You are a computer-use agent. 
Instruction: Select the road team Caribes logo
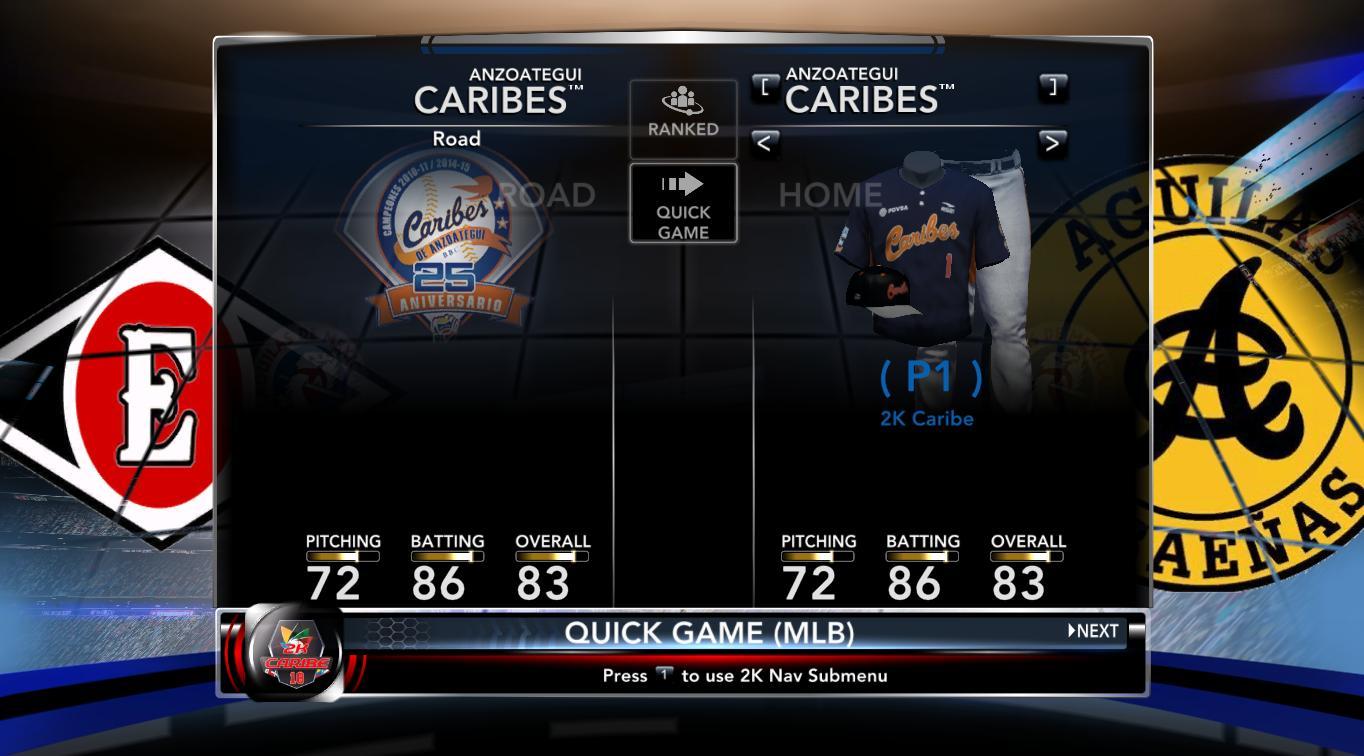click(444, 240)
